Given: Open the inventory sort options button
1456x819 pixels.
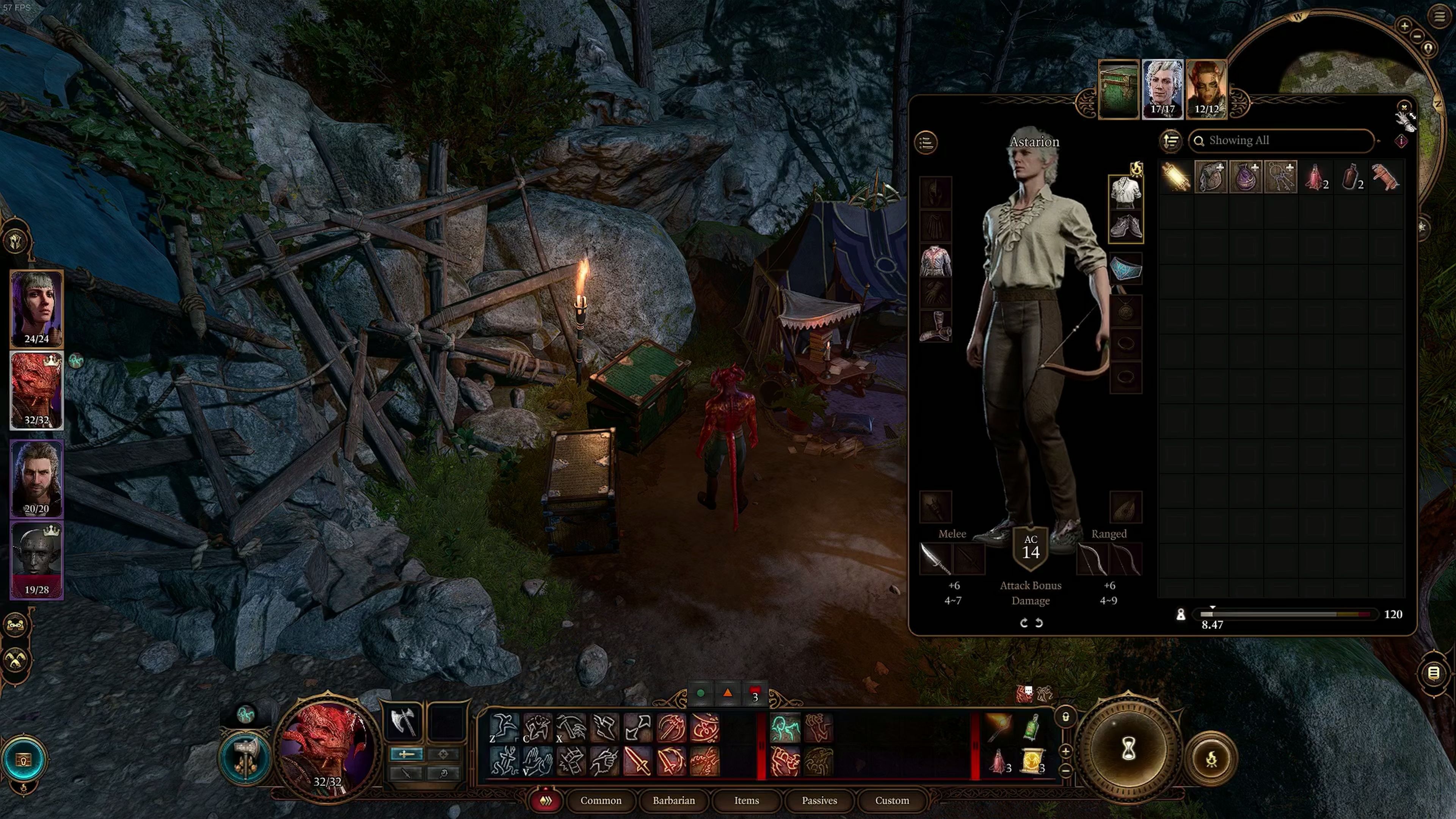Looking at the screenshot, I should click(1170, 141).
